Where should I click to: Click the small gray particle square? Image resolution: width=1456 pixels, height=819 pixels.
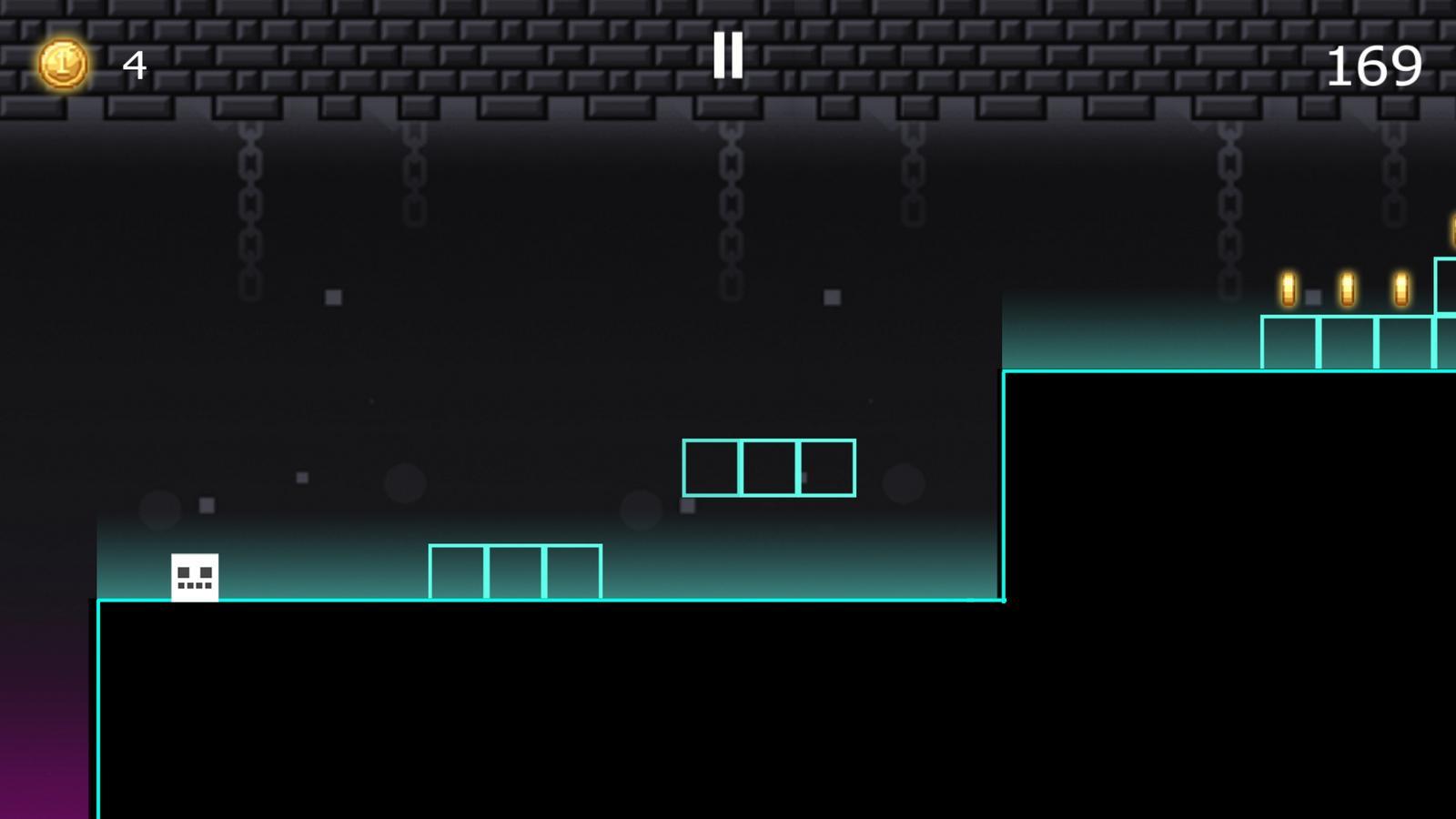(333, 297)
